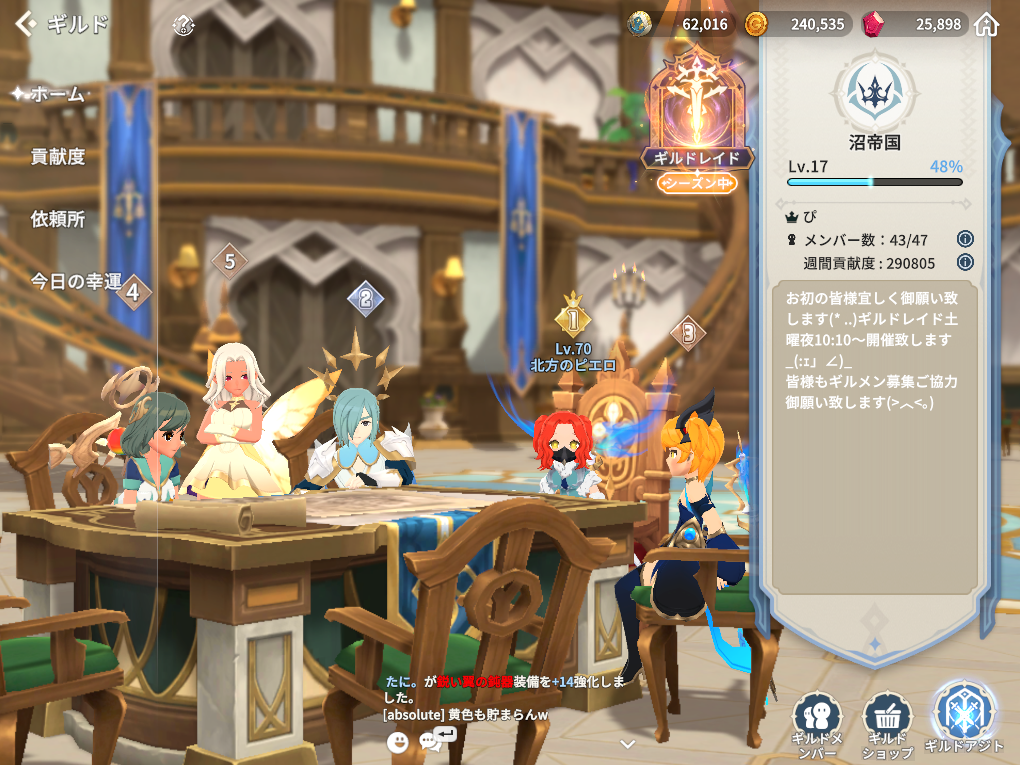Tap the gold coin currency counter
The image size is (1020, 765).
point(795,24)
